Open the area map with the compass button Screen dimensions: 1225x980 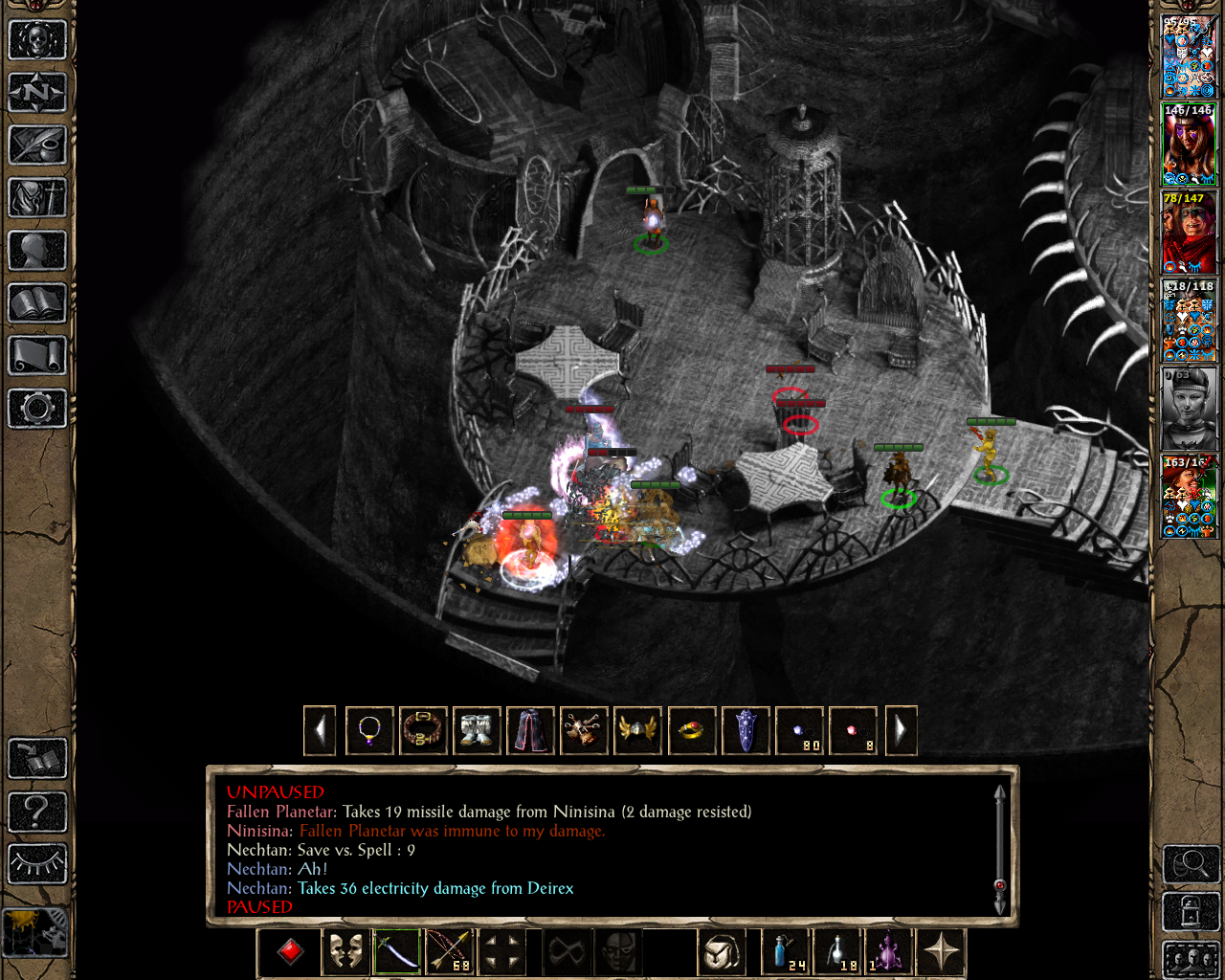[36, 93]
